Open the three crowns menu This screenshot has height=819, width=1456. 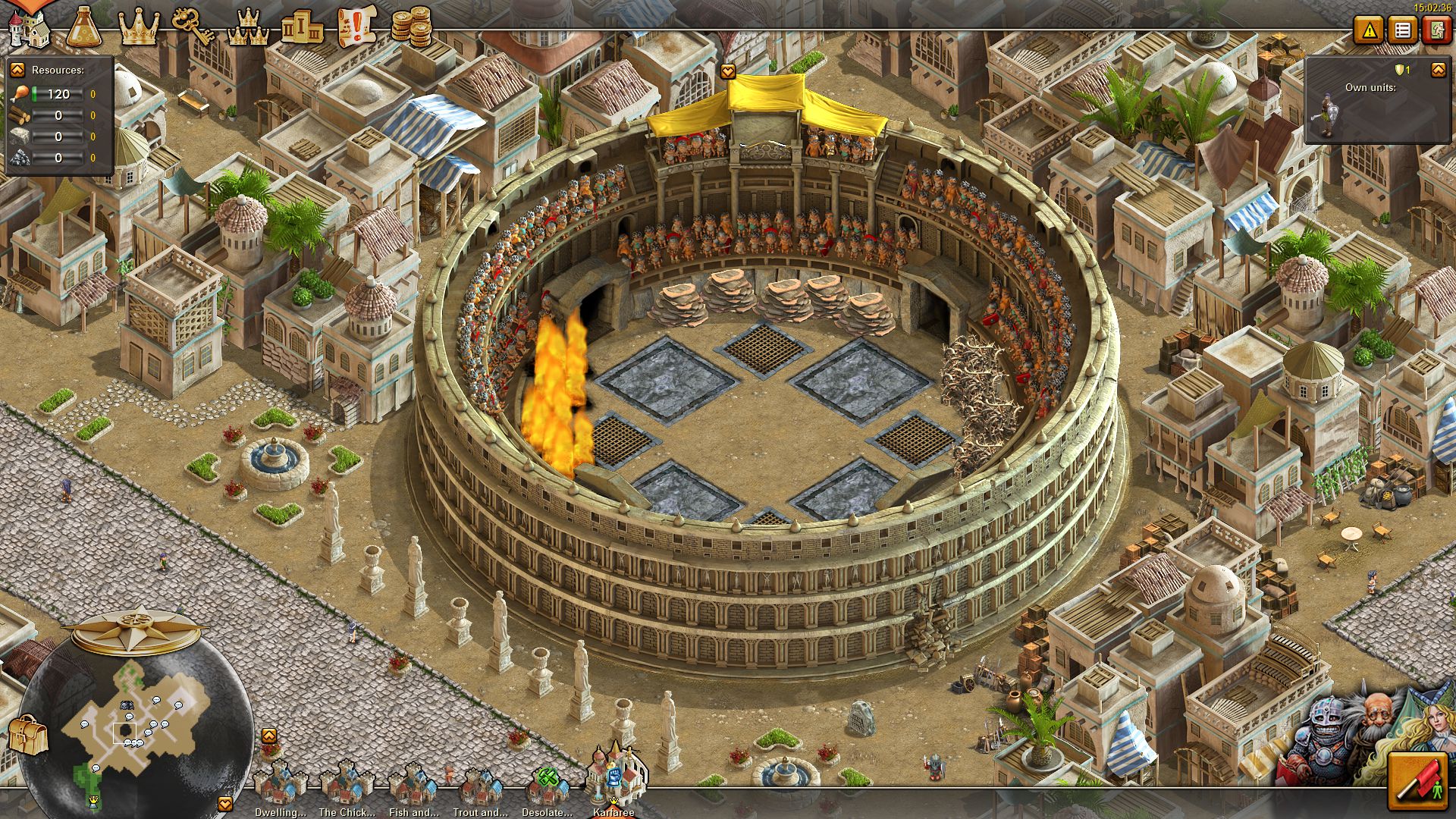(247, 29)
